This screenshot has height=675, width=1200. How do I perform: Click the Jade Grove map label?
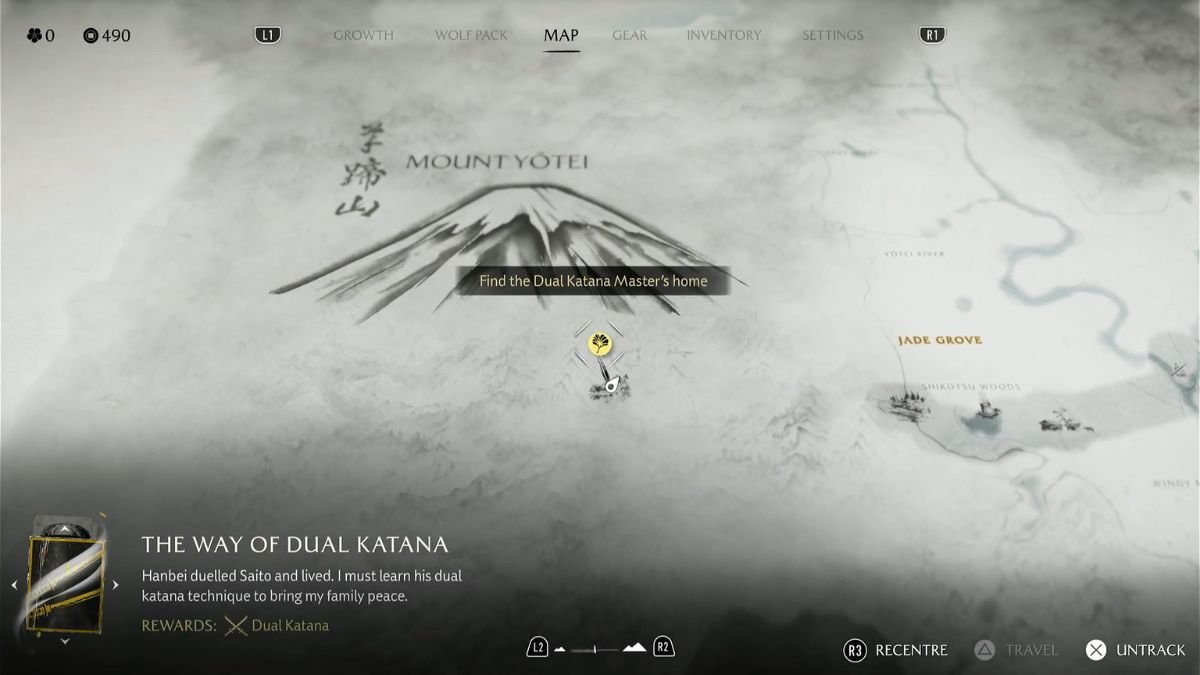pos(939,340)
